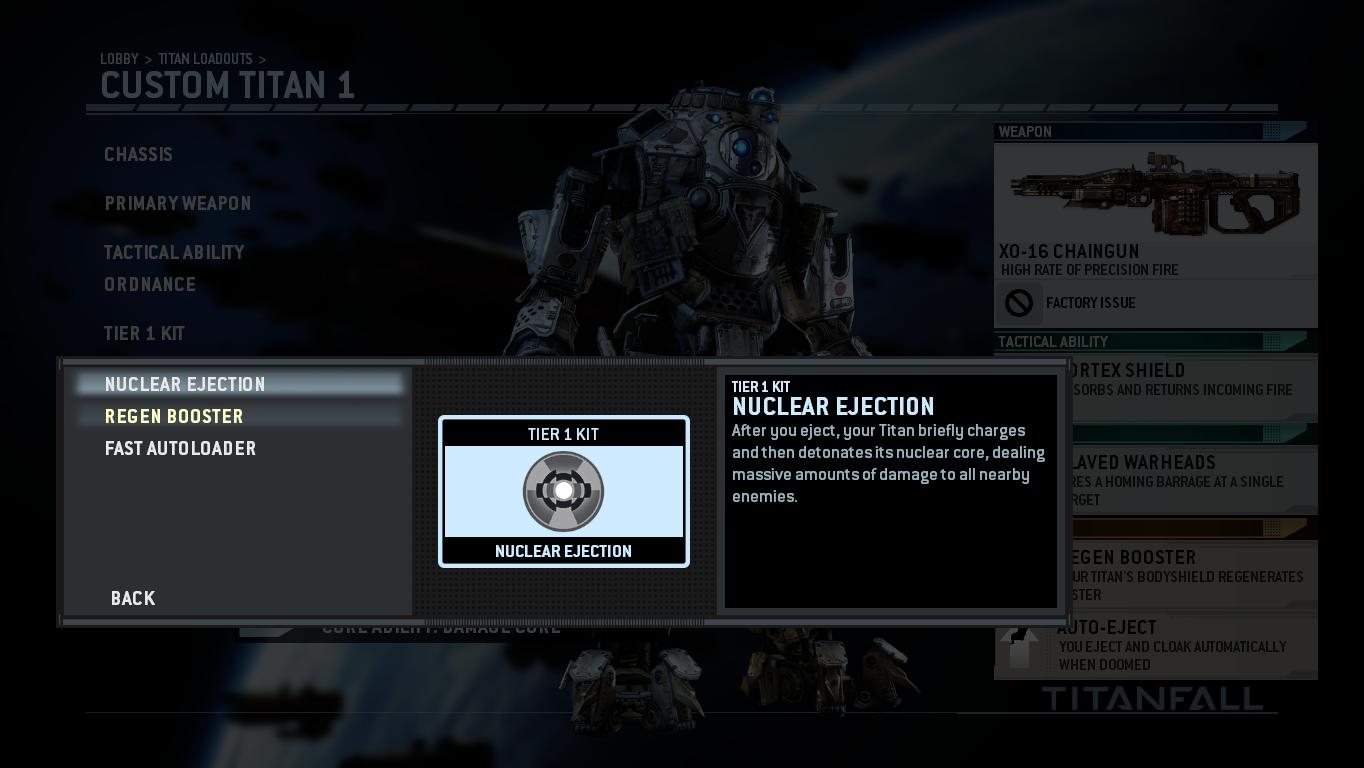Choose the Ordnance loadout category

click(x=150, y=285)
